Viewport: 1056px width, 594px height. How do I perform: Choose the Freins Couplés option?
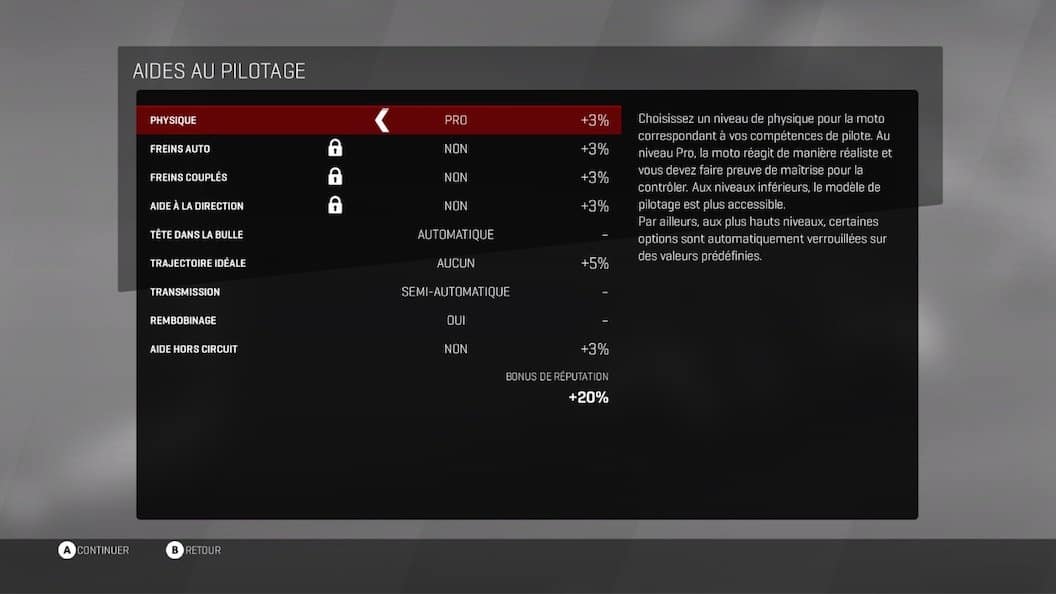point(378,178)
